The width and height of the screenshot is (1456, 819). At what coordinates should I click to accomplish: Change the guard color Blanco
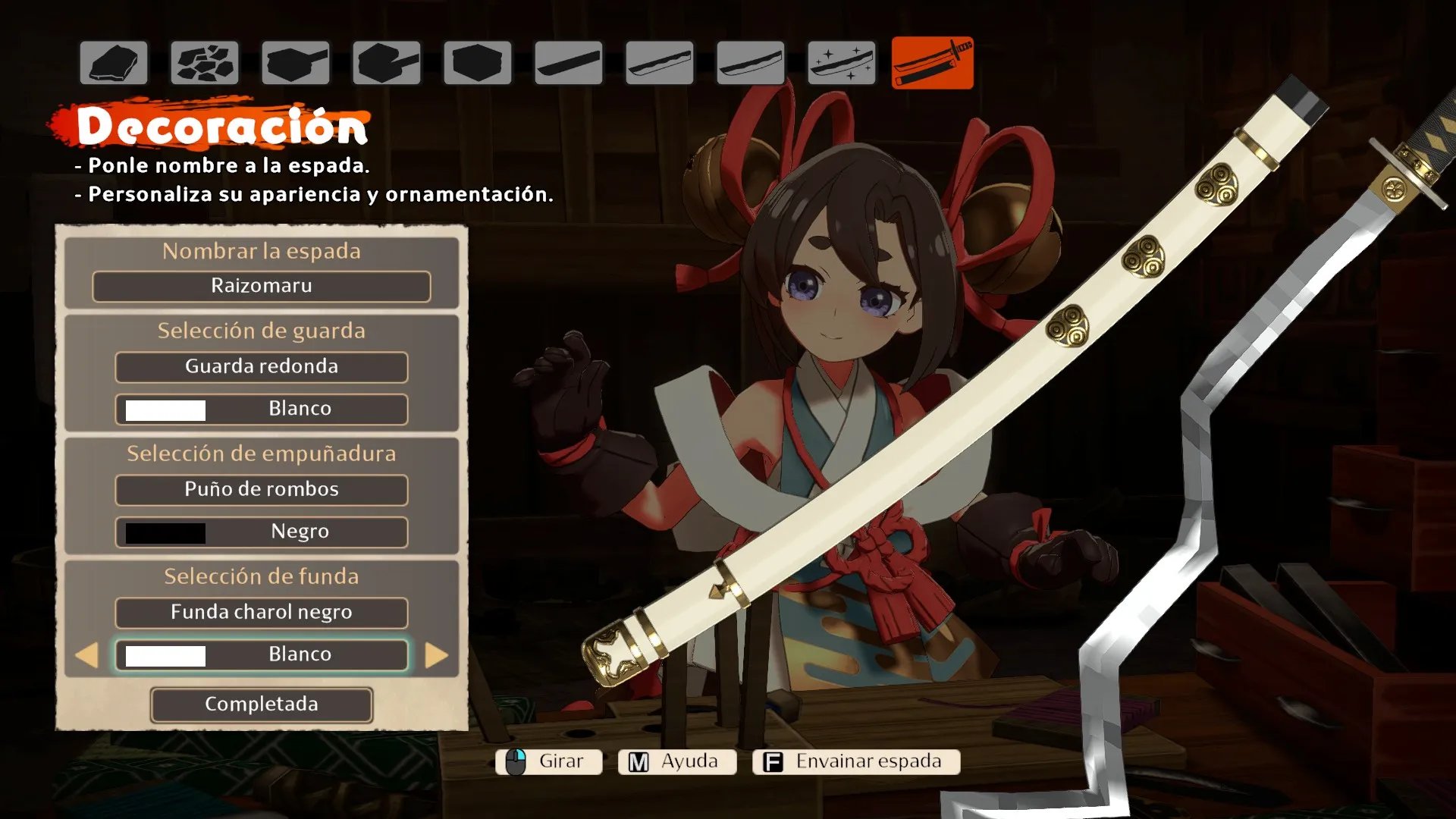click(x=261, y=409)
